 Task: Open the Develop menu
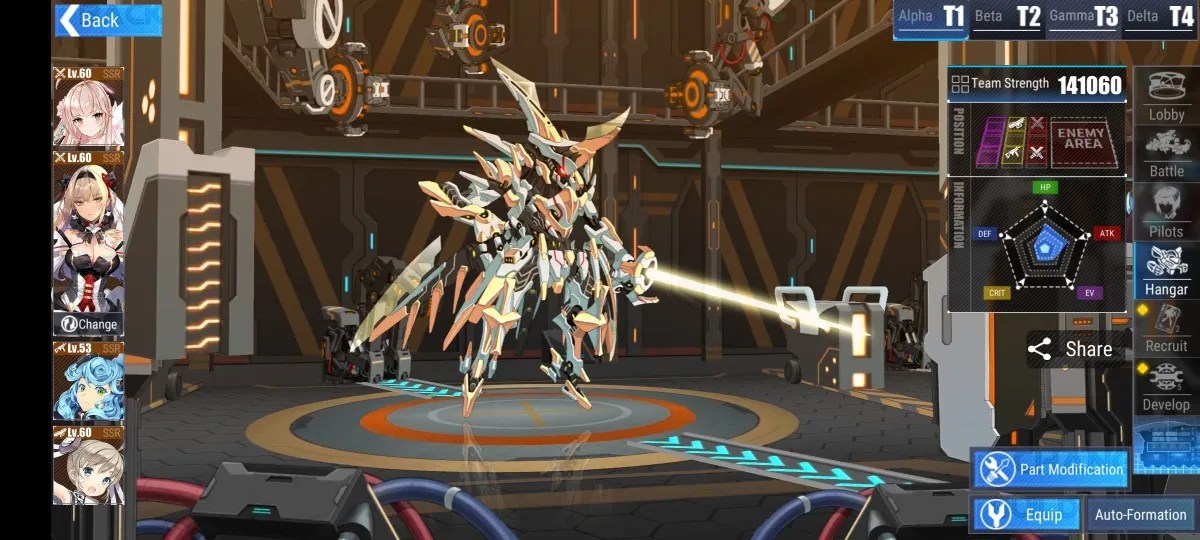[1166, 387]
